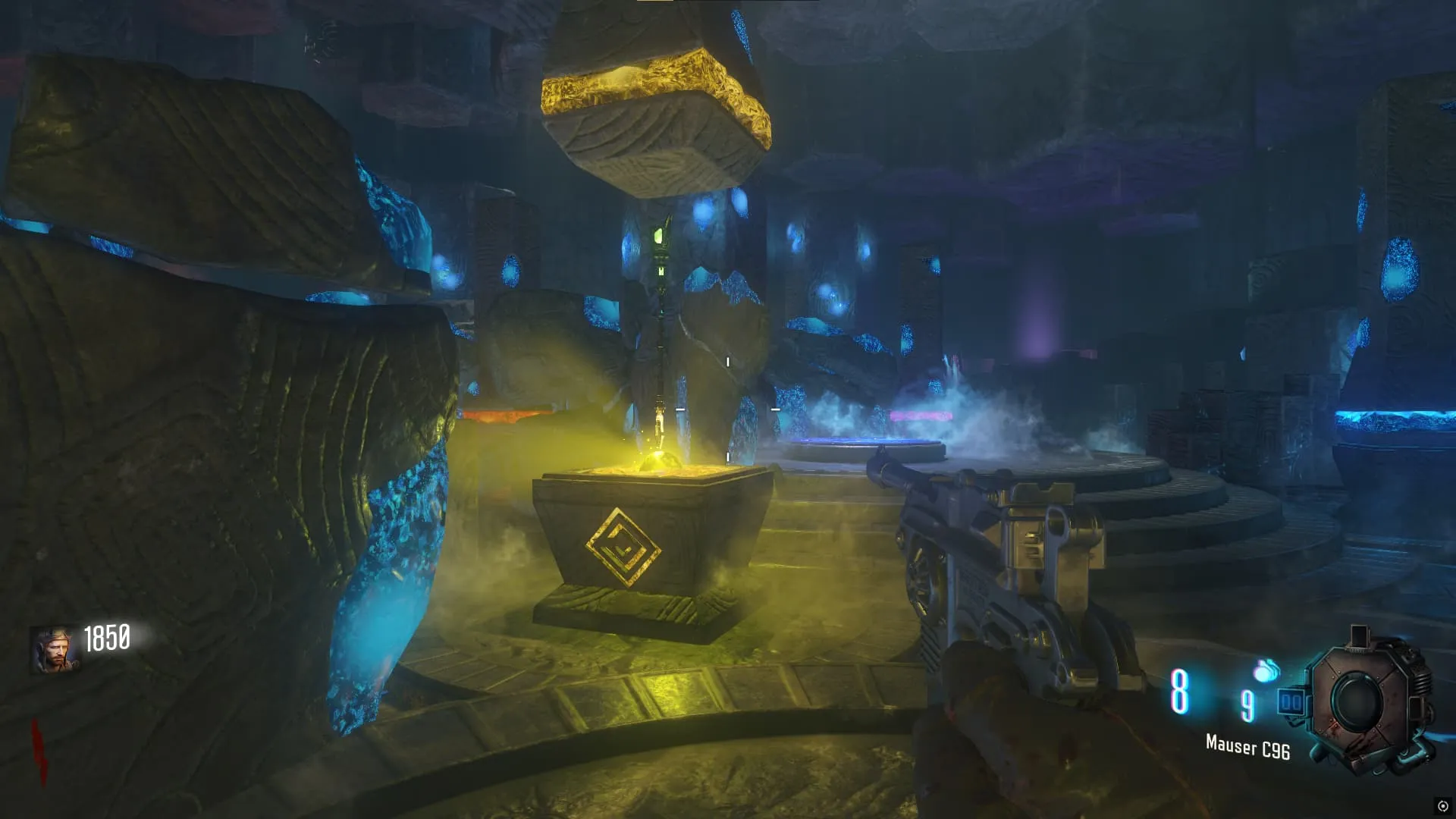Click the Mauser C96 weapon label
1456x819 pixels.
[x=1247, y=747]
